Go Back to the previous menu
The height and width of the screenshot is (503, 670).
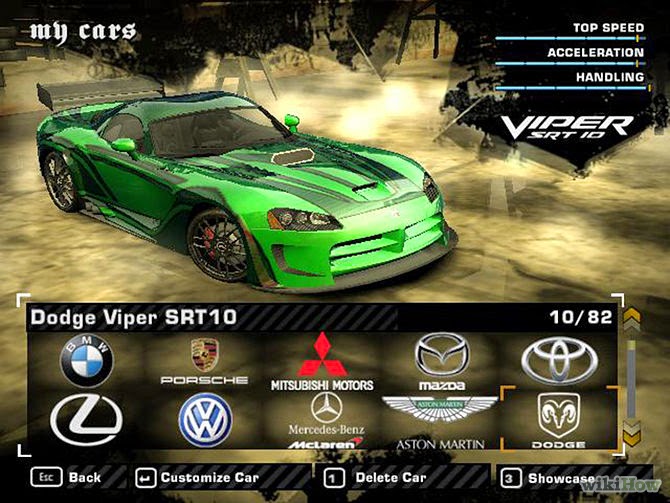coord(68,478)
